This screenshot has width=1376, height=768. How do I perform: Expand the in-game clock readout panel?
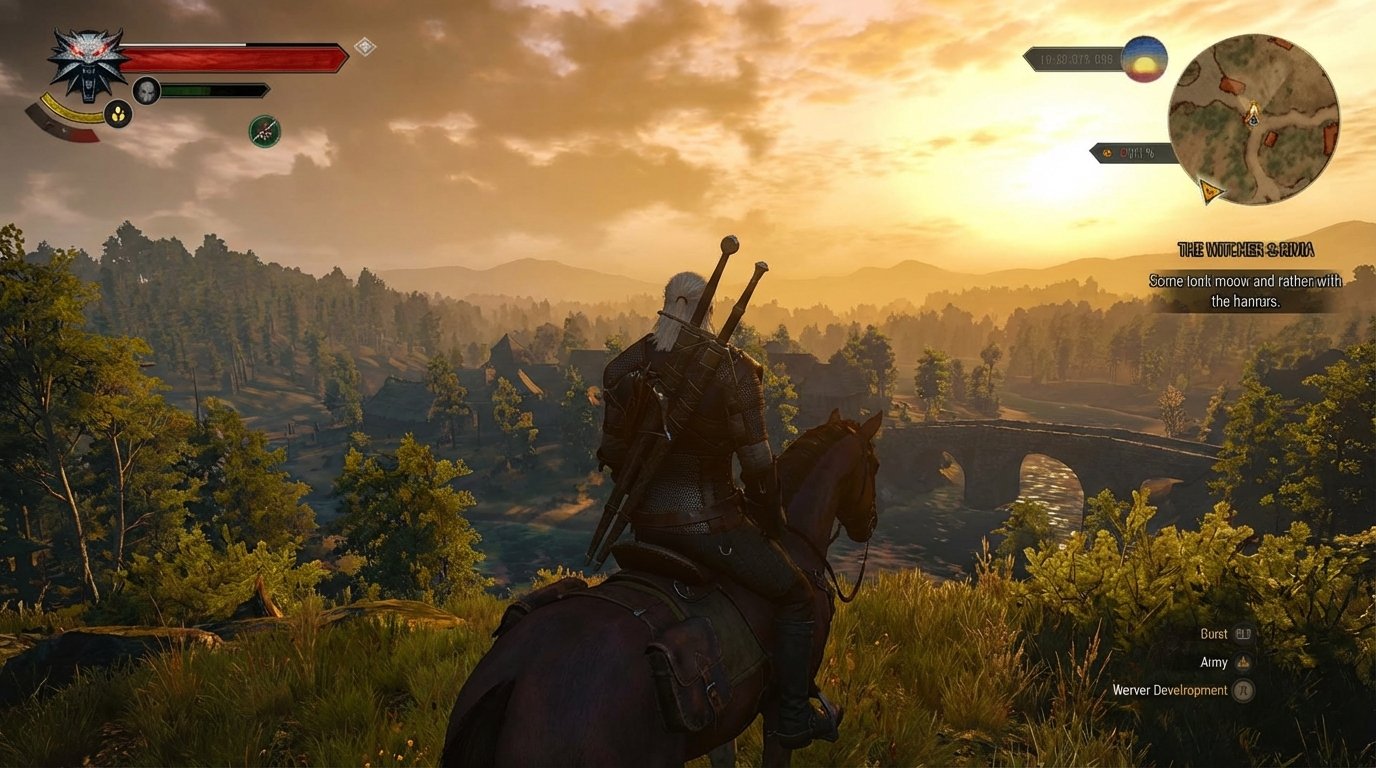click(x=1075, y=60)
